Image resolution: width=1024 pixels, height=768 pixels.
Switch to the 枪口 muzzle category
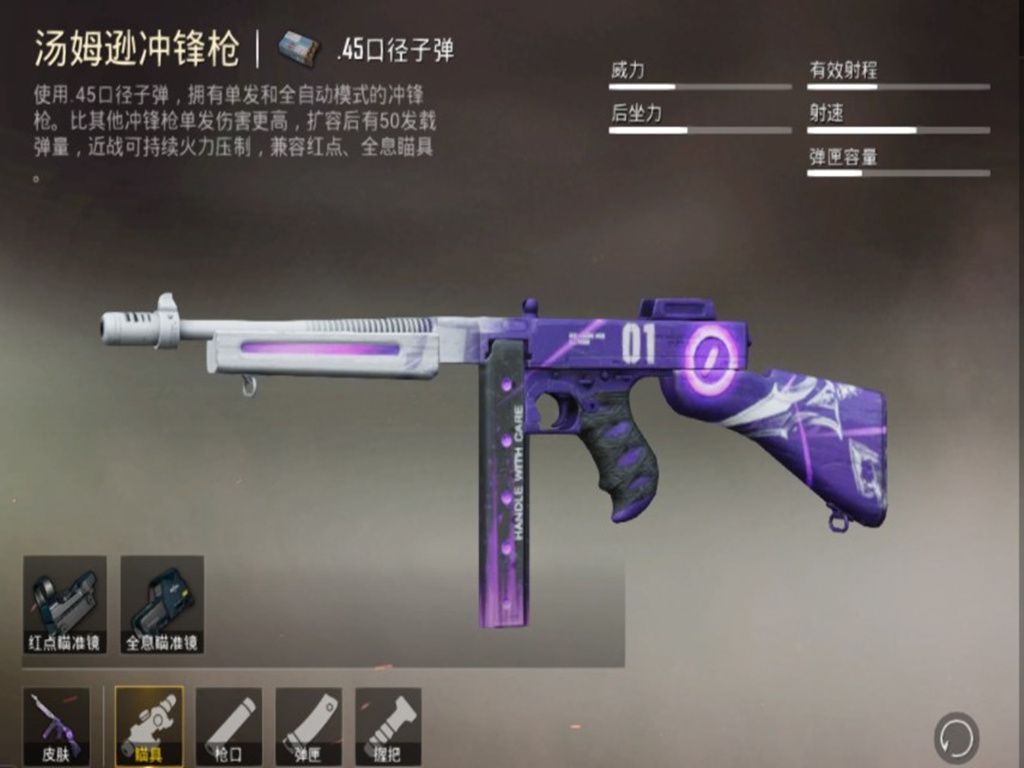click(x=229, y=725)
